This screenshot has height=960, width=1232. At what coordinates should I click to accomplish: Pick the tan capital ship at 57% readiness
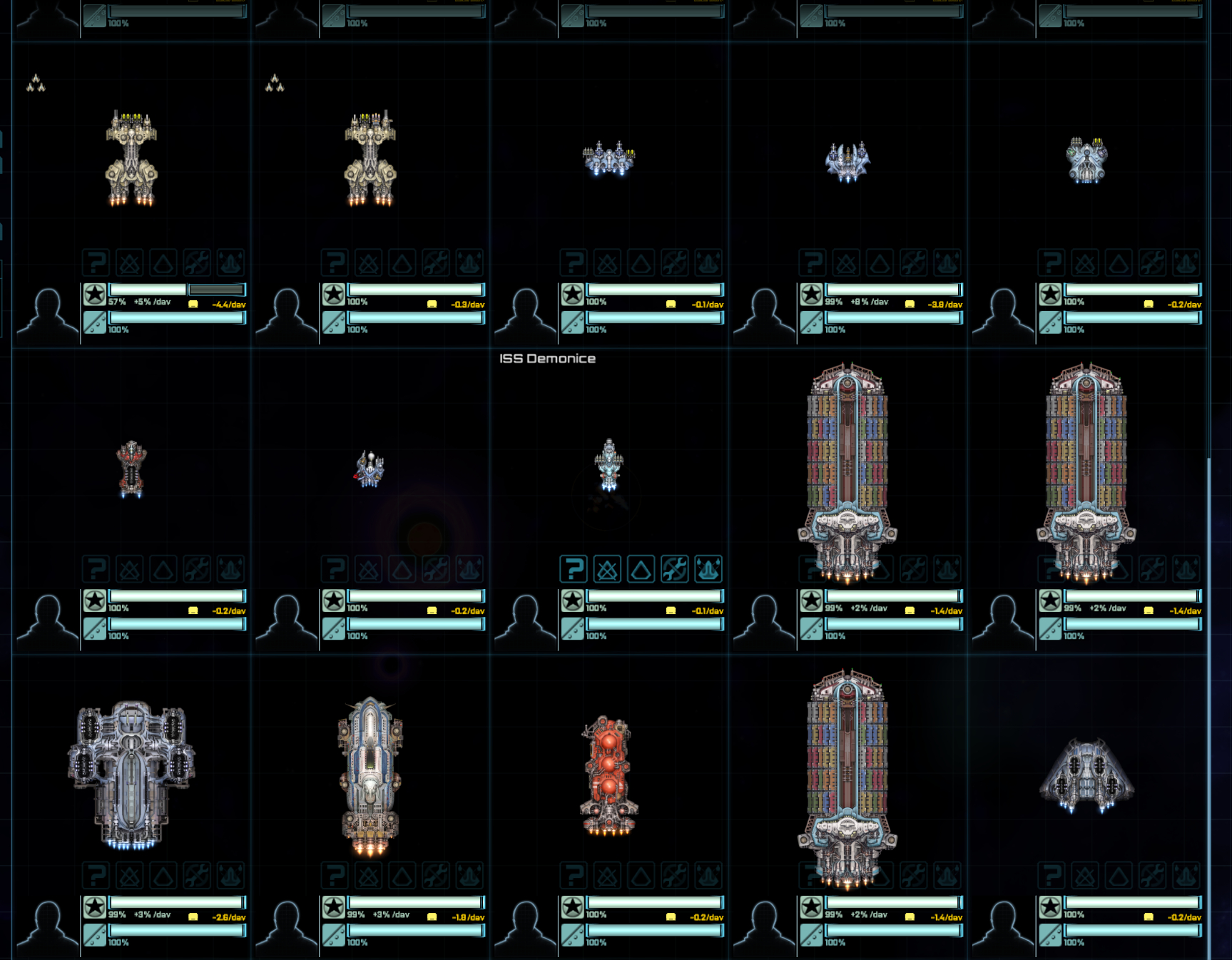click(131, 158)
